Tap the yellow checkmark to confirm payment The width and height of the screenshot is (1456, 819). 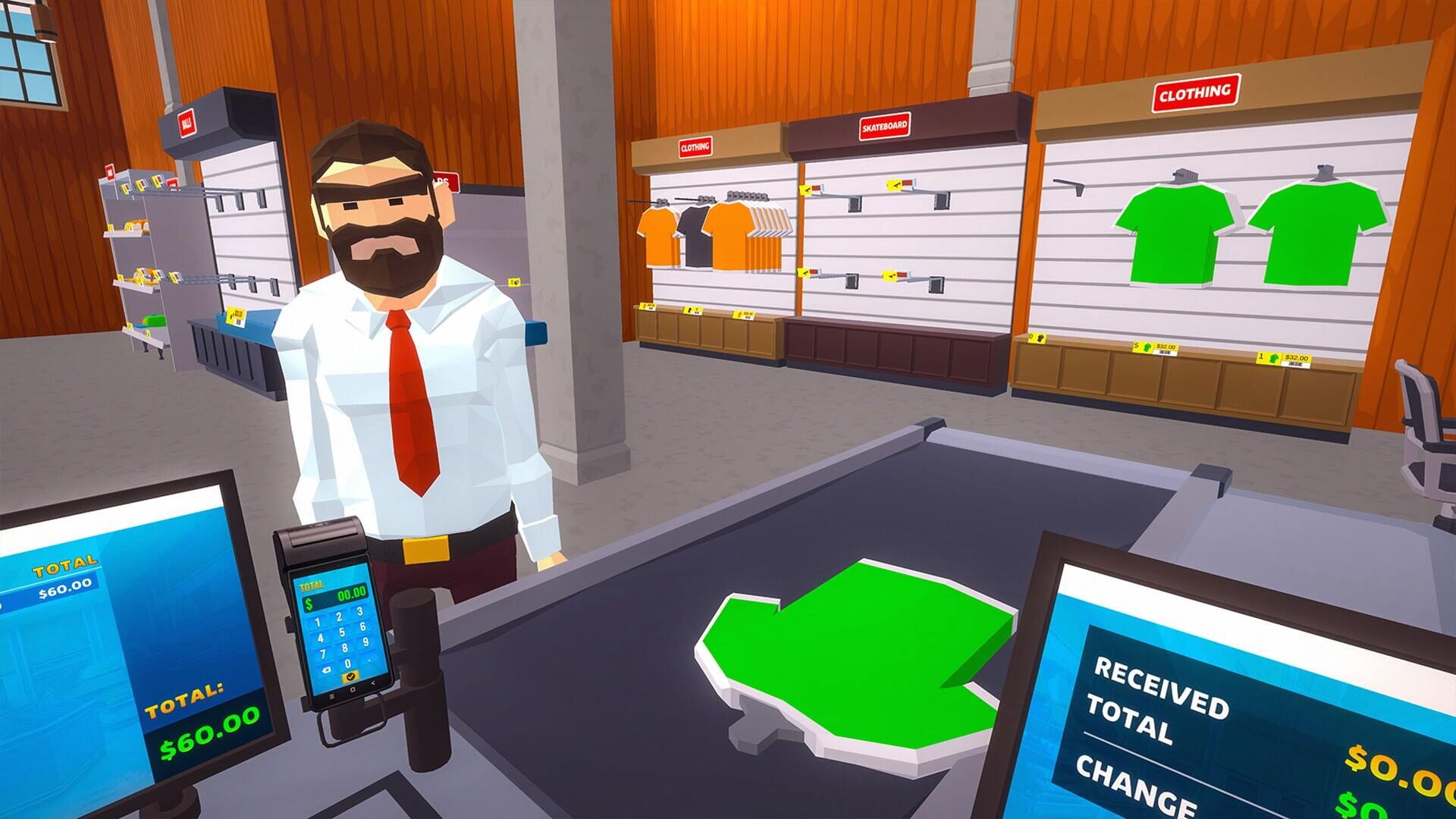pyautogui.click(x=351, y=676)
